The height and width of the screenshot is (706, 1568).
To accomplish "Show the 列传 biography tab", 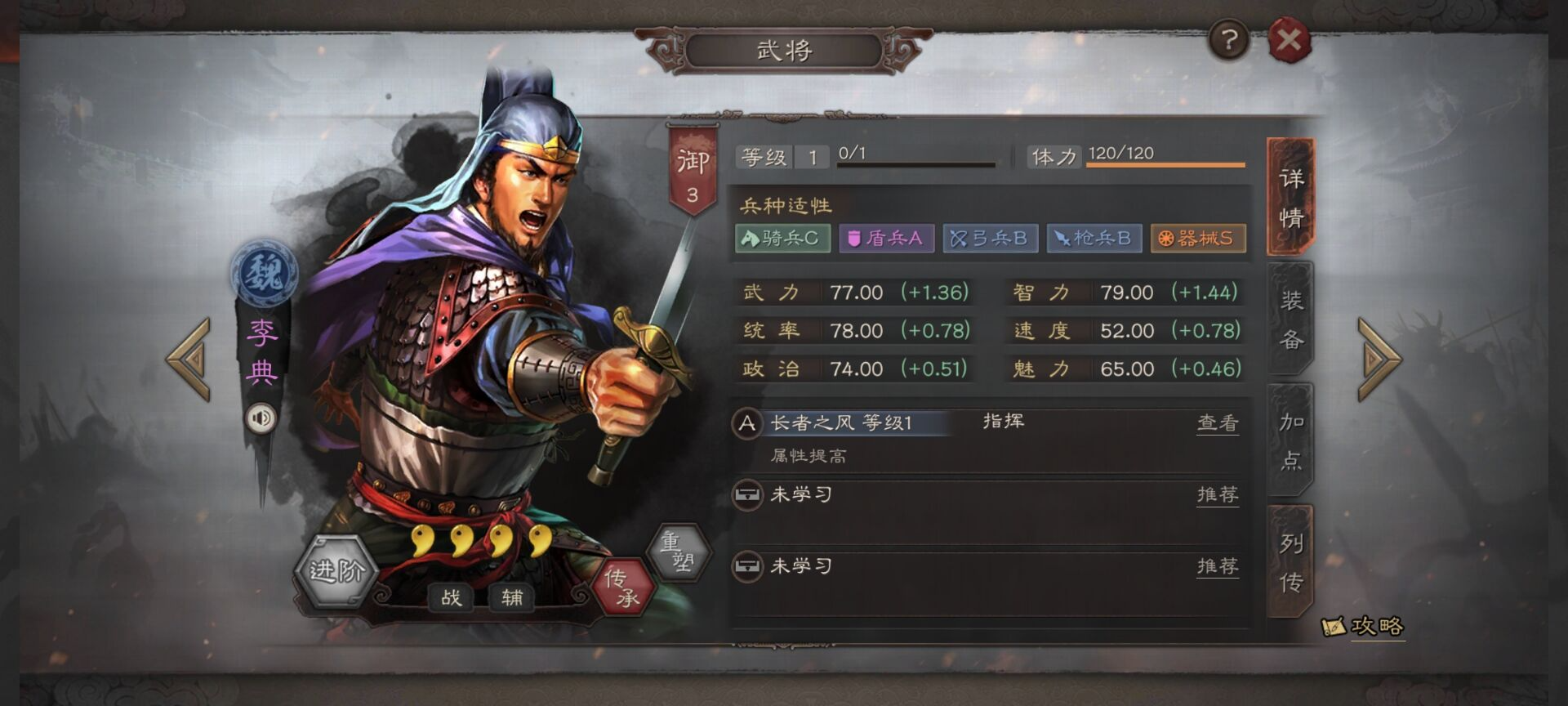I will click(x=1290, y=562).
